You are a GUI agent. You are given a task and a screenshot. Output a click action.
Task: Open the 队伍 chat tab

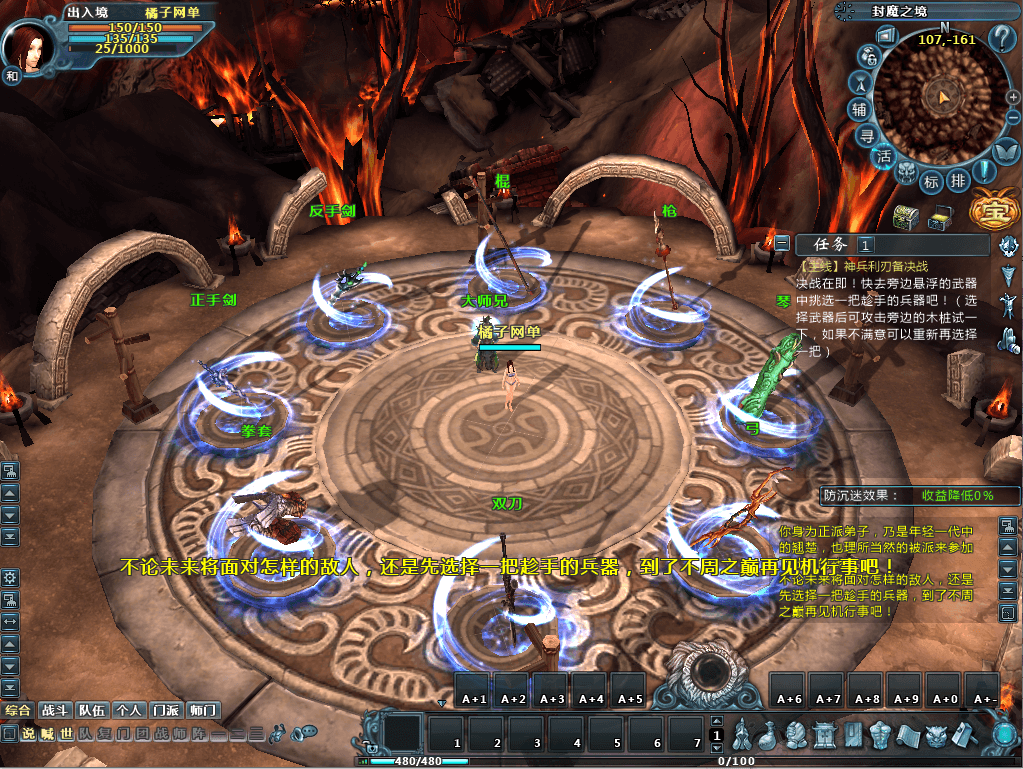92,710
